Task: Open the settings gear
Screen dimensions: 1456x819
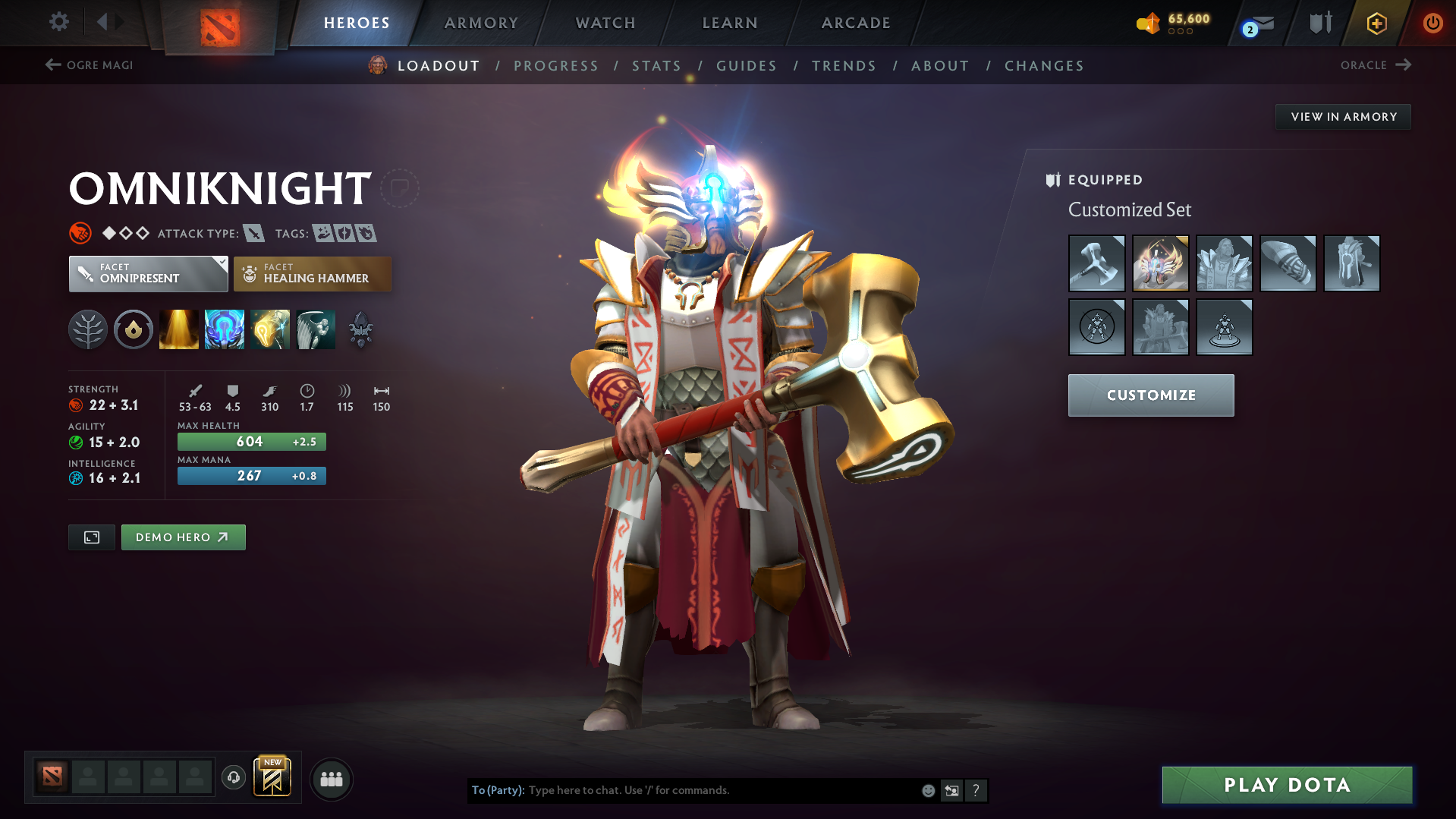Action: [x=58, y=22]
